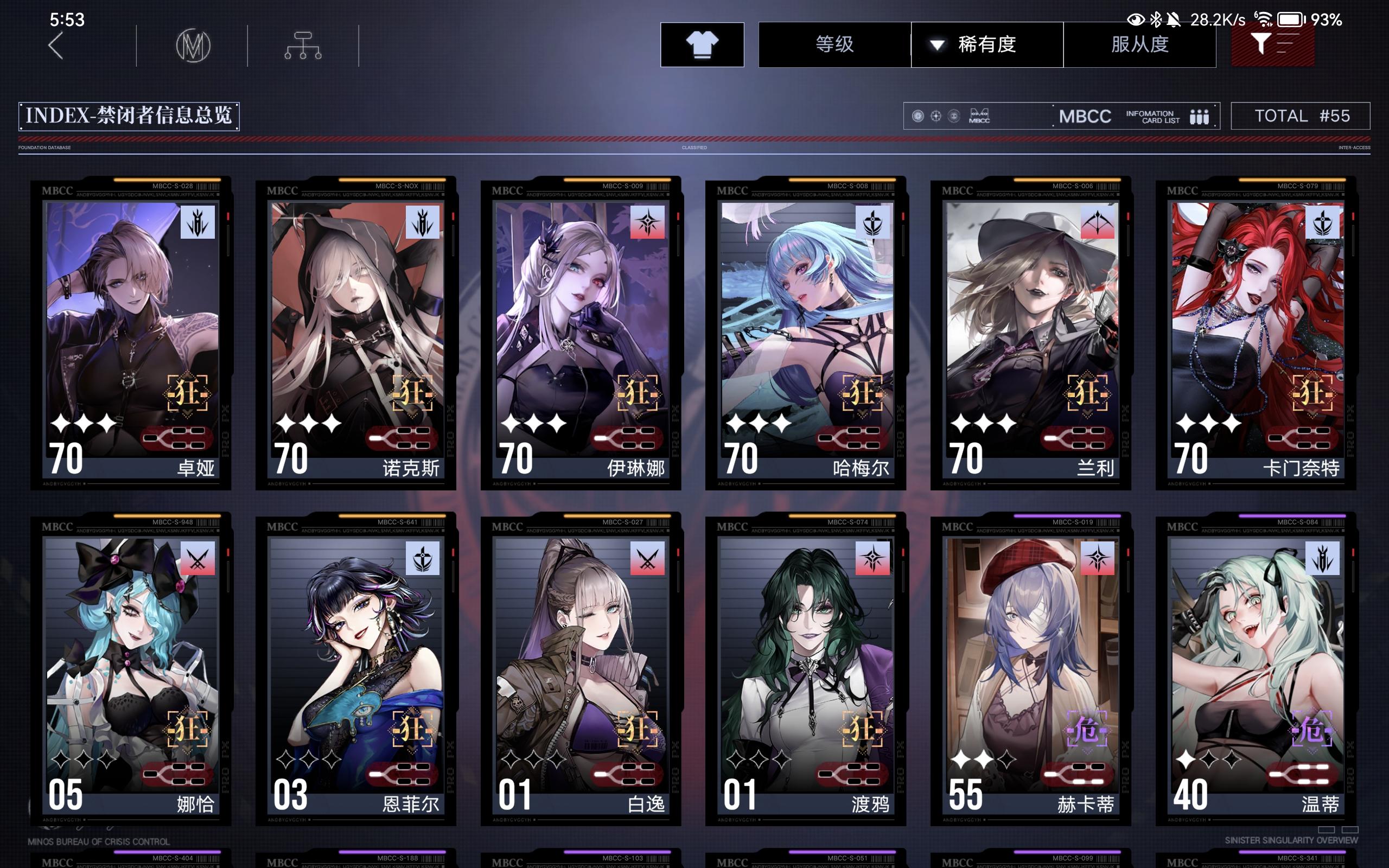Switch to the 服从度 sorting tab
Screen dimensions: 1389x868
click(1140, 45)
